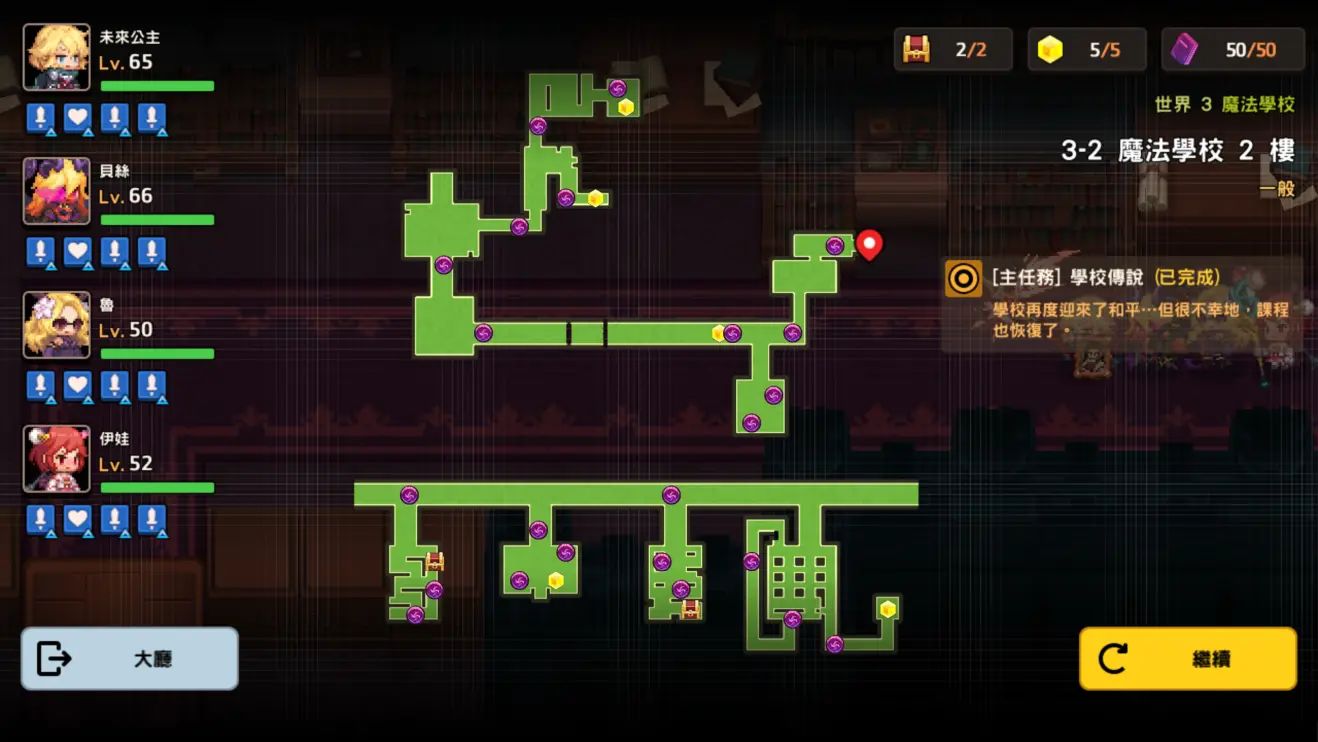Choose the Lv. 50 sunglasses hero portrait

click(57, 325)
